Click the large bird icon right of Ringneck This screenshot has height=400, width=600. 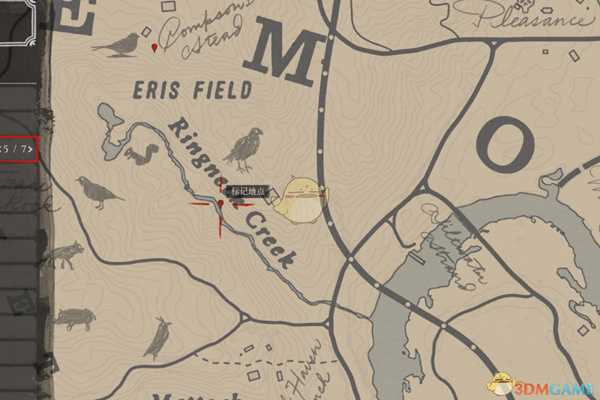click(x=243, y=148)
